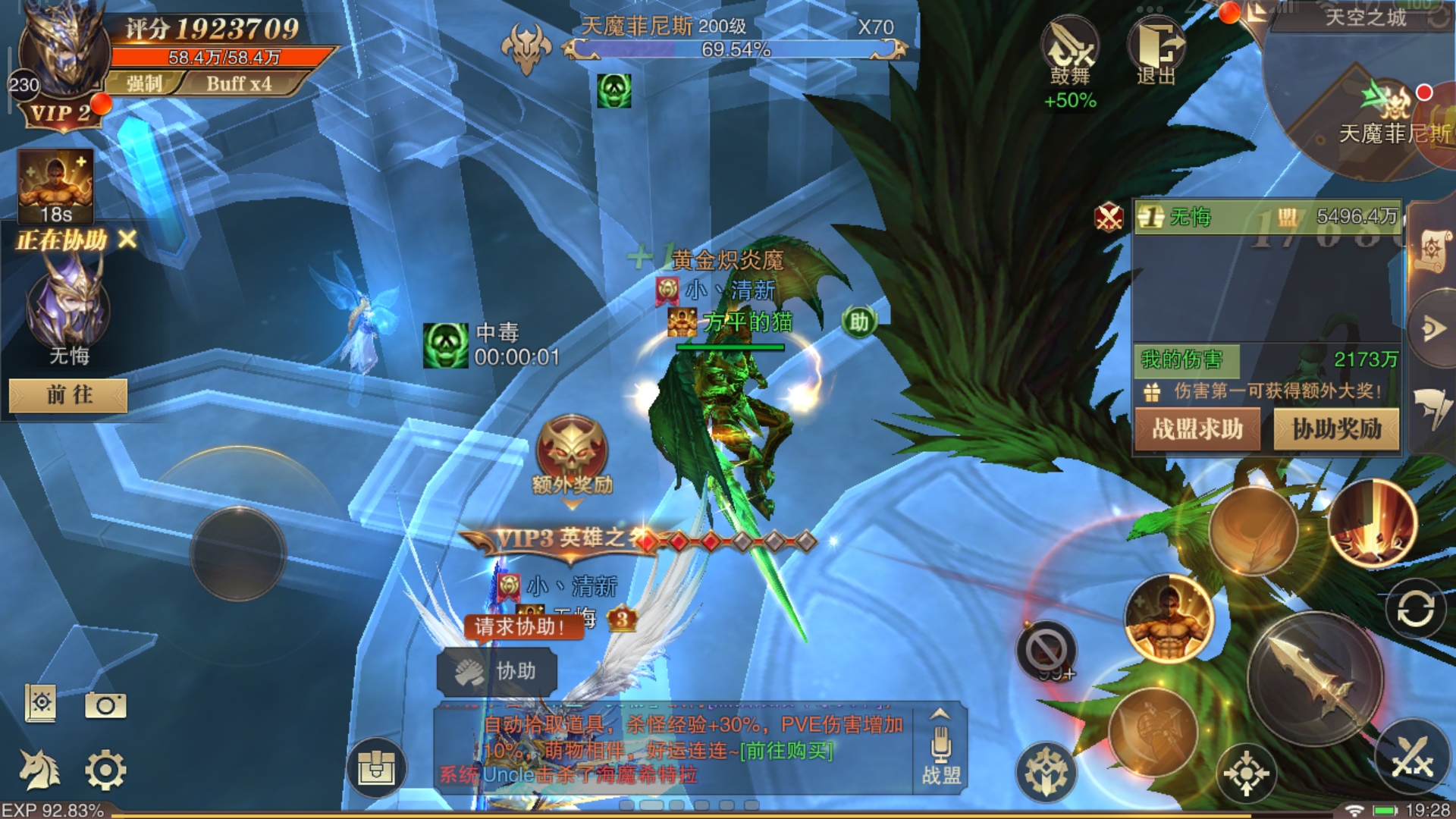Open the mount horse icon
1456x819 pixels.
[39, 769]
